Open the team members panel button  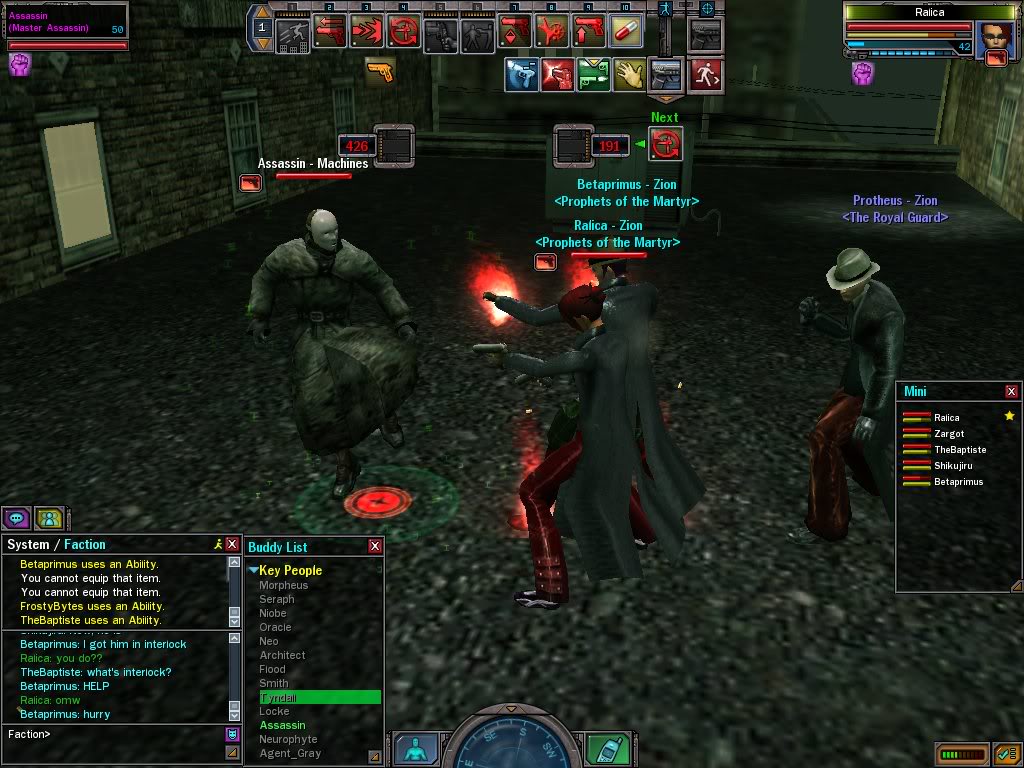tap(49, 518)
